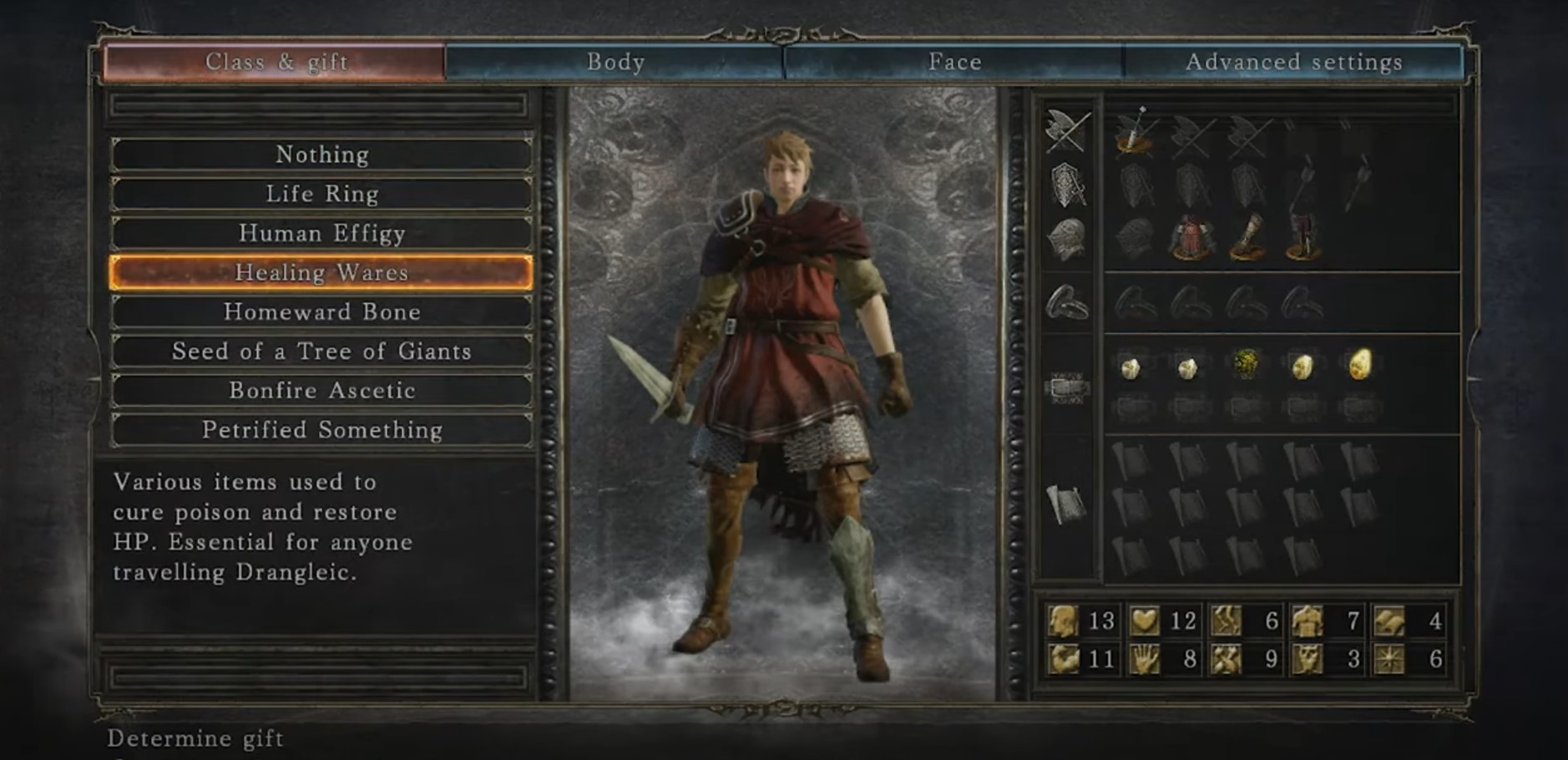Select the equipped dagger weapon slot
This screenshot has height=760, width=1568.
pos(1133,132)
